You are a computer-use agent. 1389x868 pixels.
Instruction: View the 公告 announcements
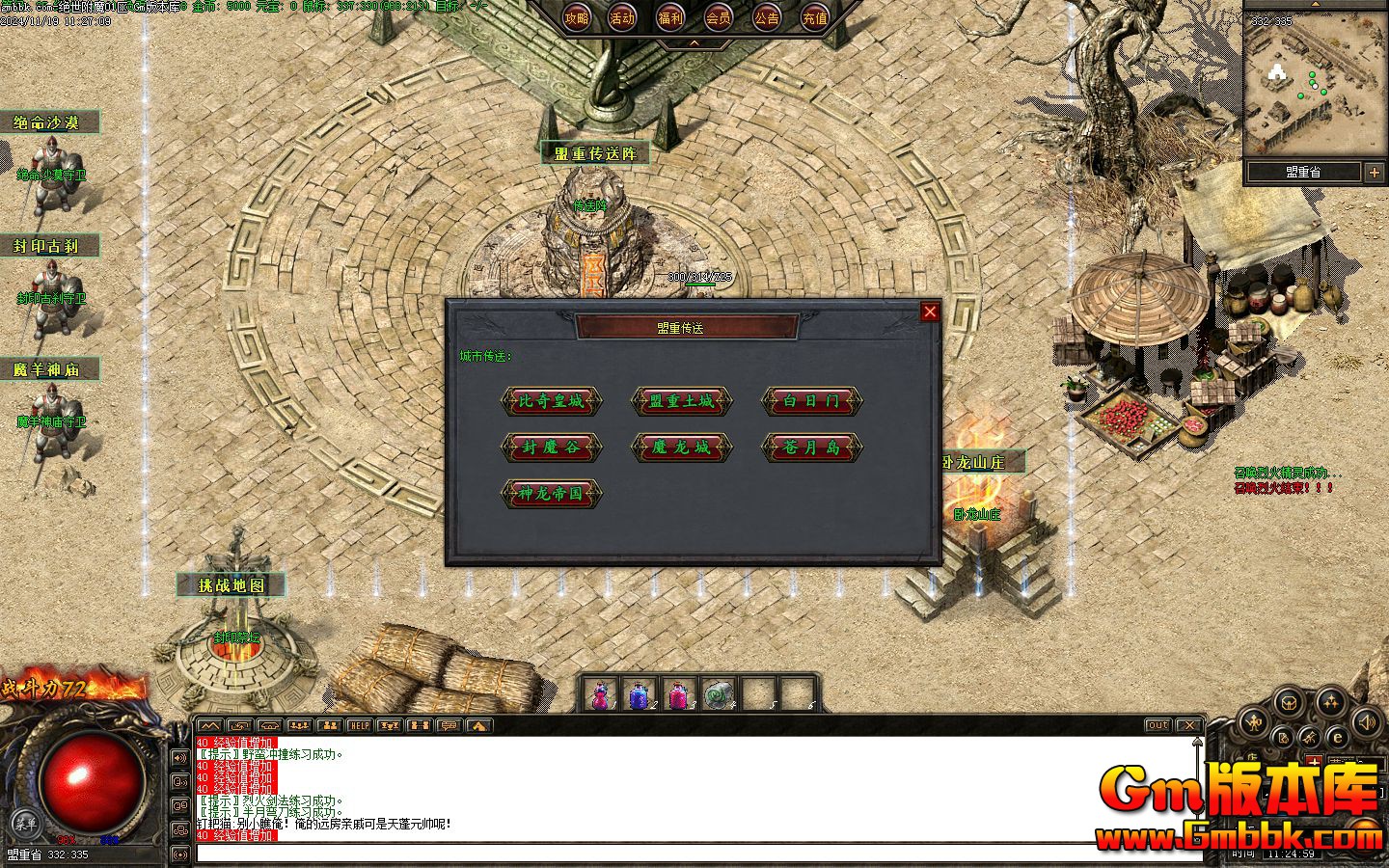point(766,17)
